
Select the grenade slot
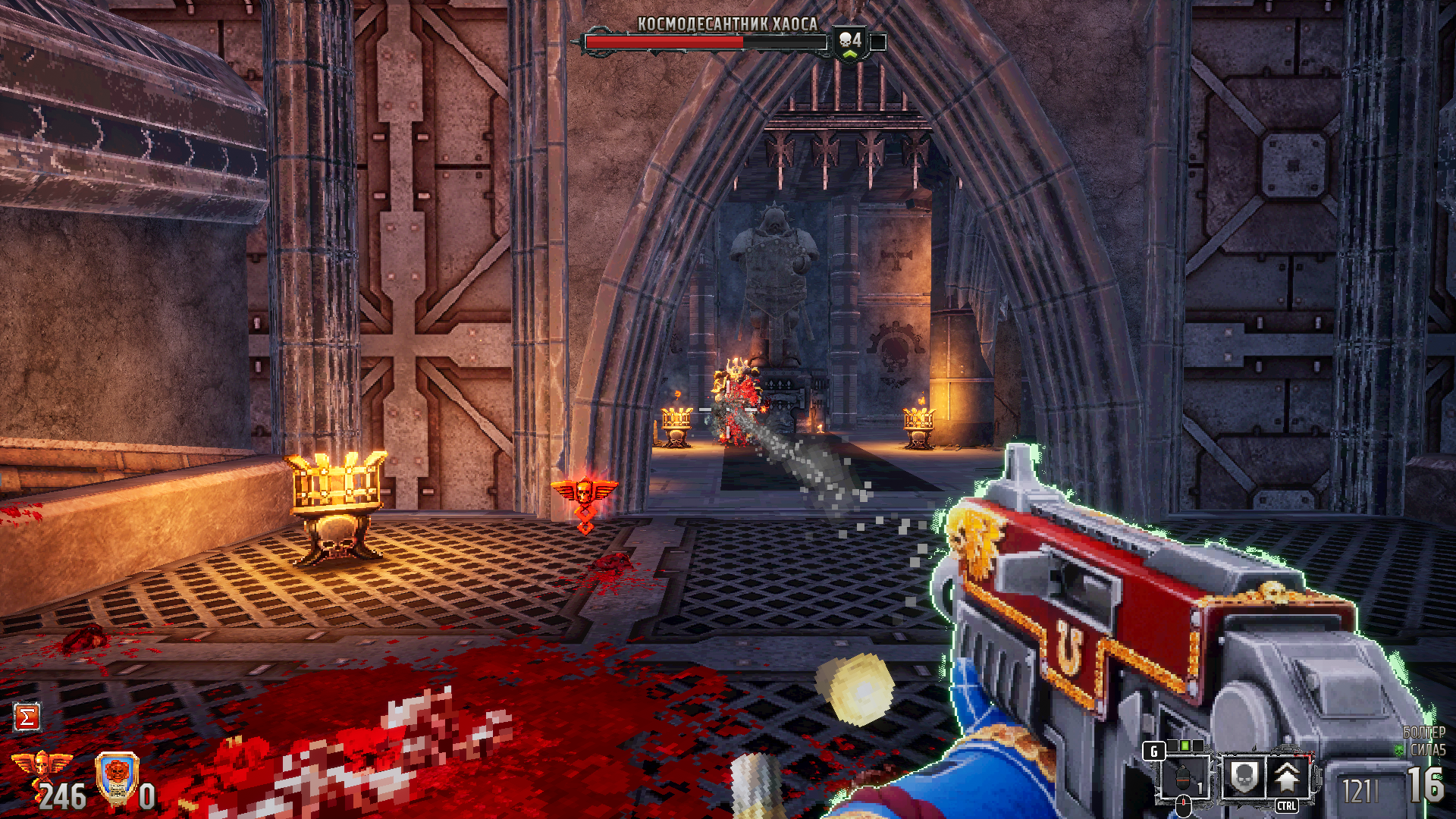(x=1184, y=778)
